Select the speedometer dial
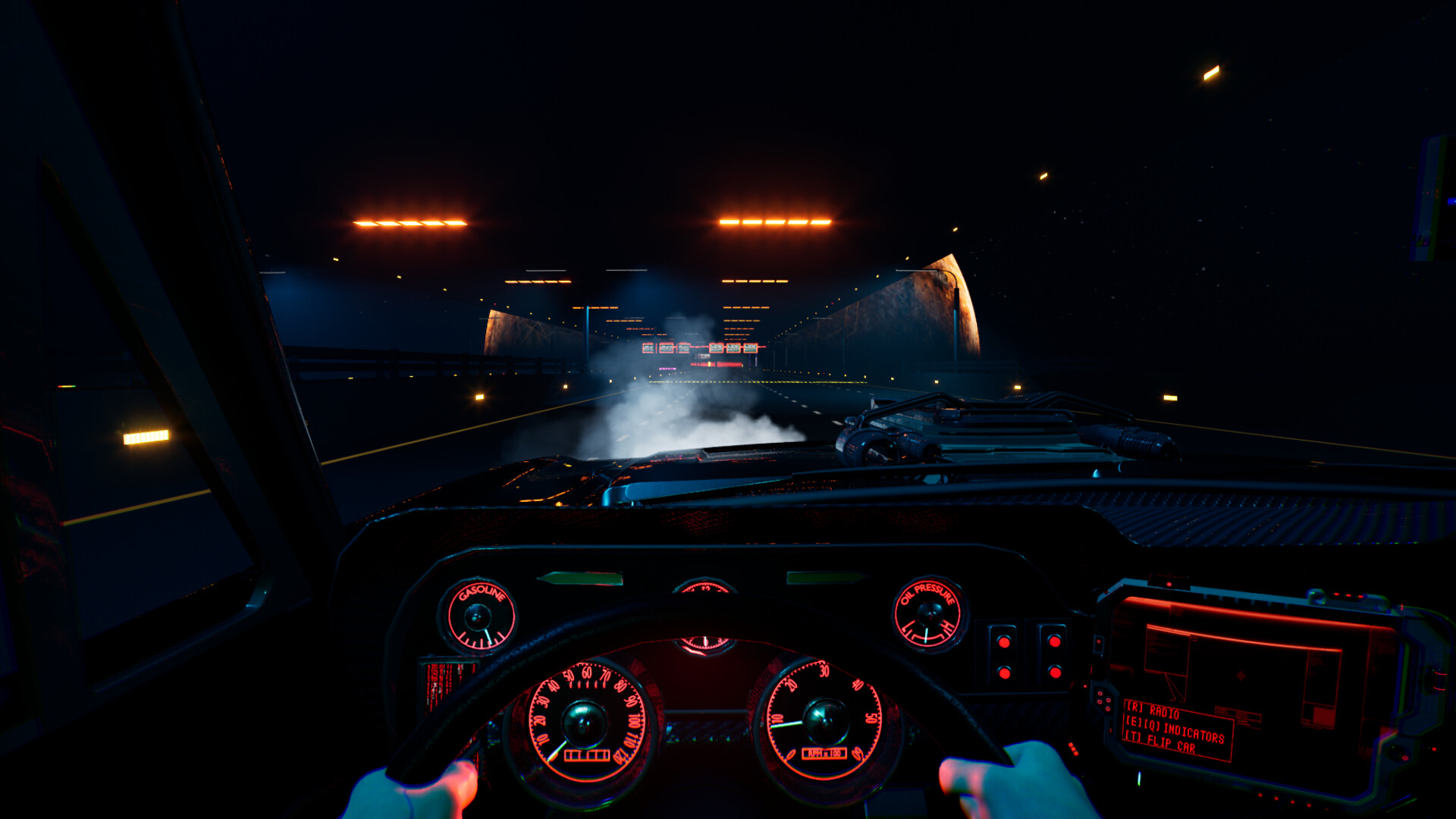This screenshot has width=1456, height=819. [584, 720]
